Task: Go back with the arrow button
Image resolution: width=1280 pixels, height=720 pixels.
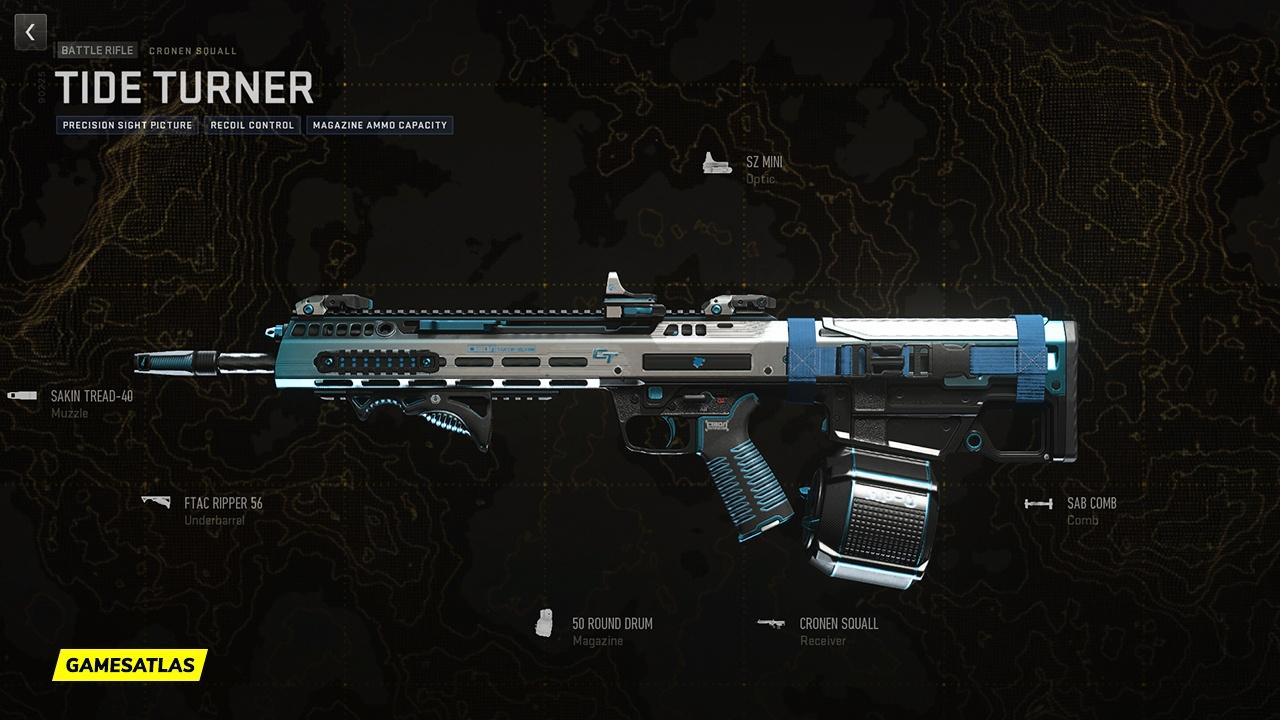Action: (x=30, y=32)
